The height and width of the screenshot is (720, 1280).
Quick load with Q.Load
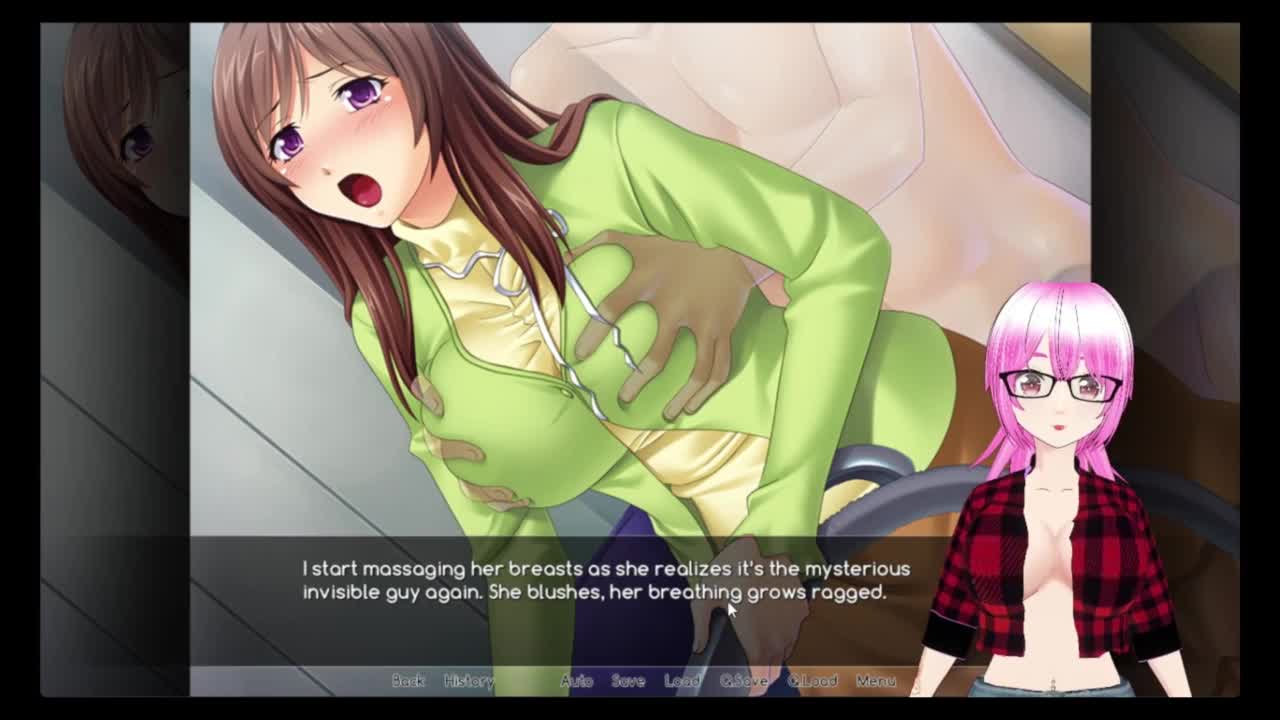[x=812, y=681]
